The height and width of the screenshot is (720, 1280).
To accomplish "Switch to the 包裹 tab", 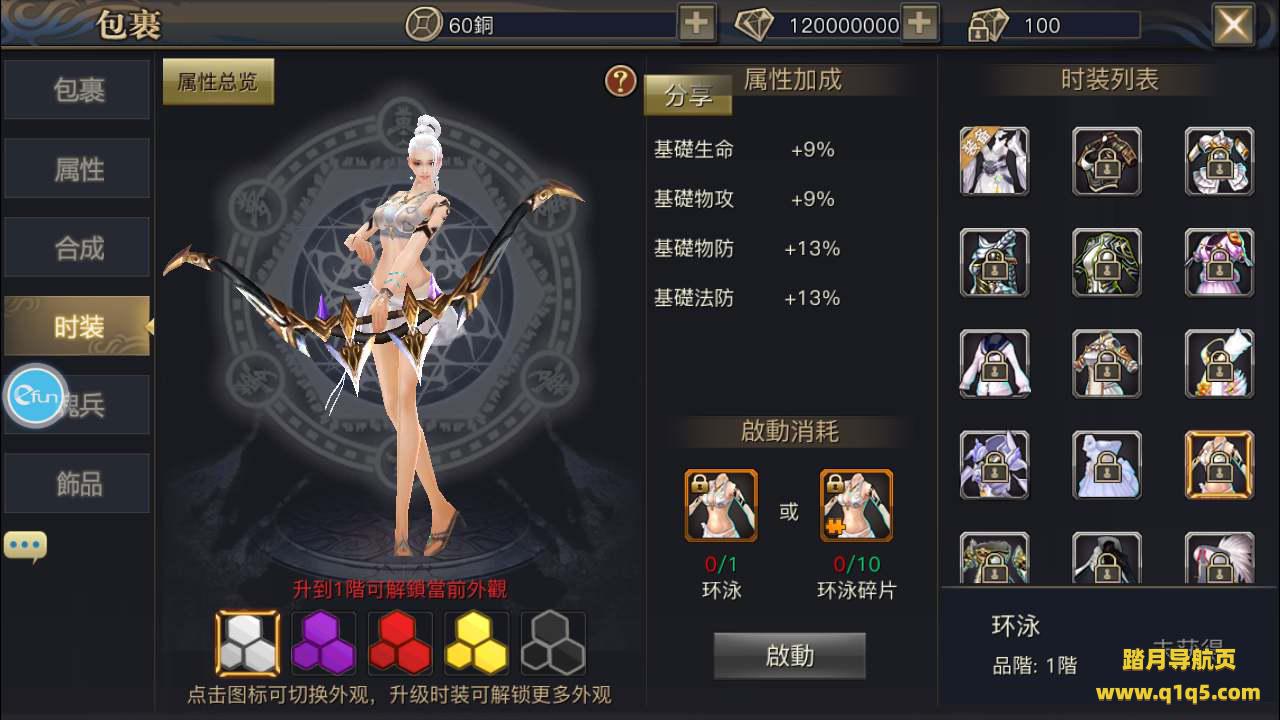I will coord(78,90).
